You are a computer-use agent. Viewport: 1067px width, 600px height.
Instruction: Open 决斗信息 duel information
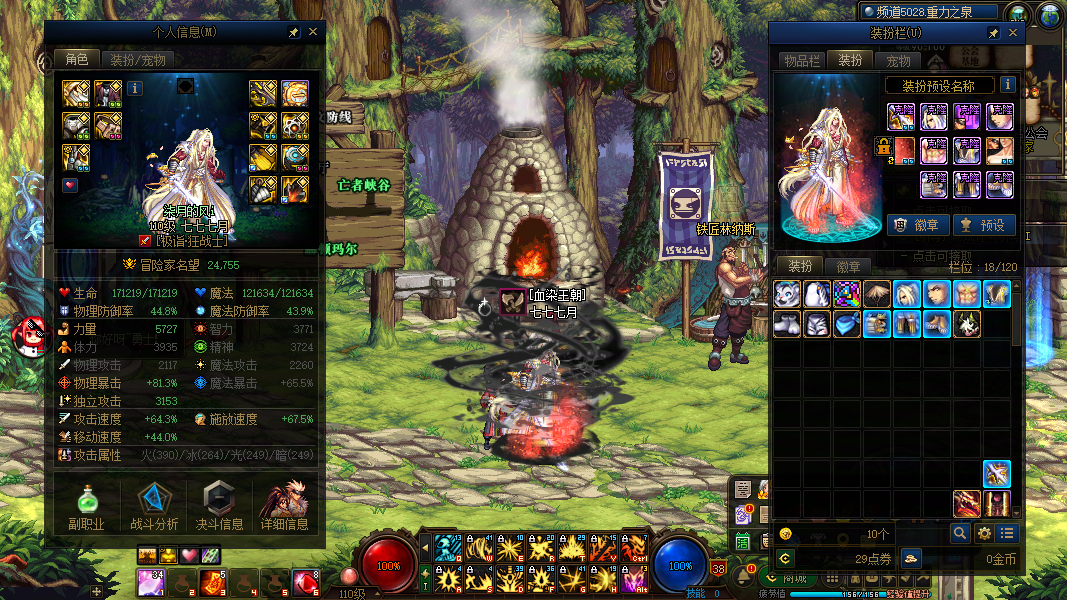pyautogui.click(x=219, y=508)
